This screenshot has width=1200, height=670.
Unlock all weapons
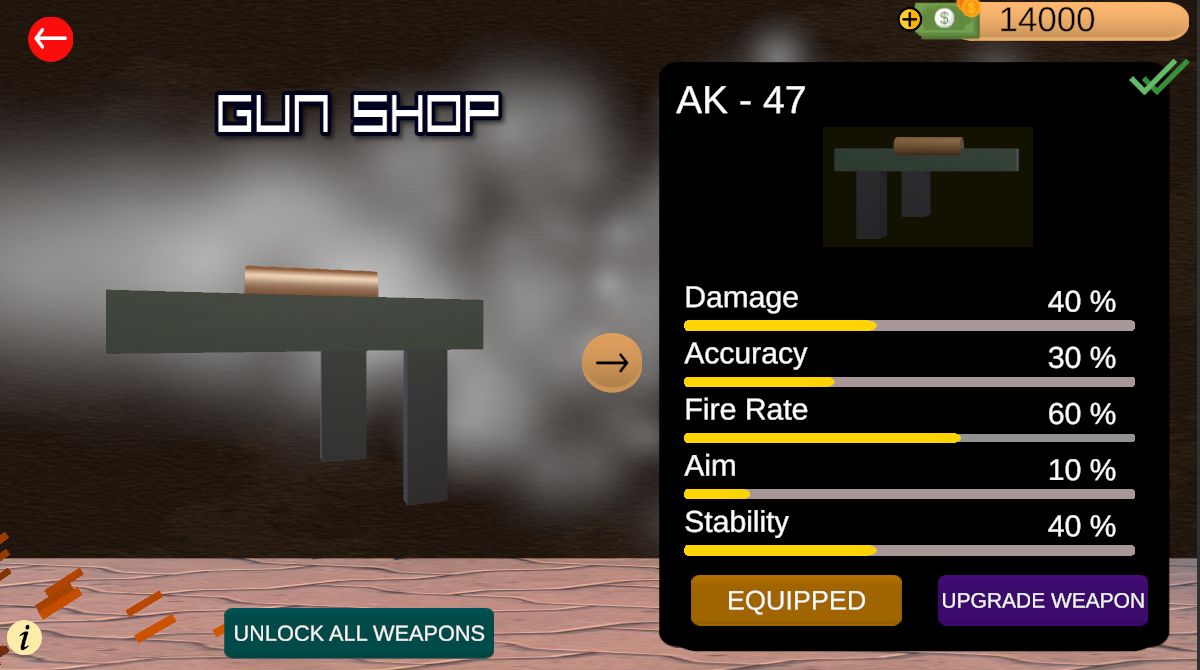[359, 633]
